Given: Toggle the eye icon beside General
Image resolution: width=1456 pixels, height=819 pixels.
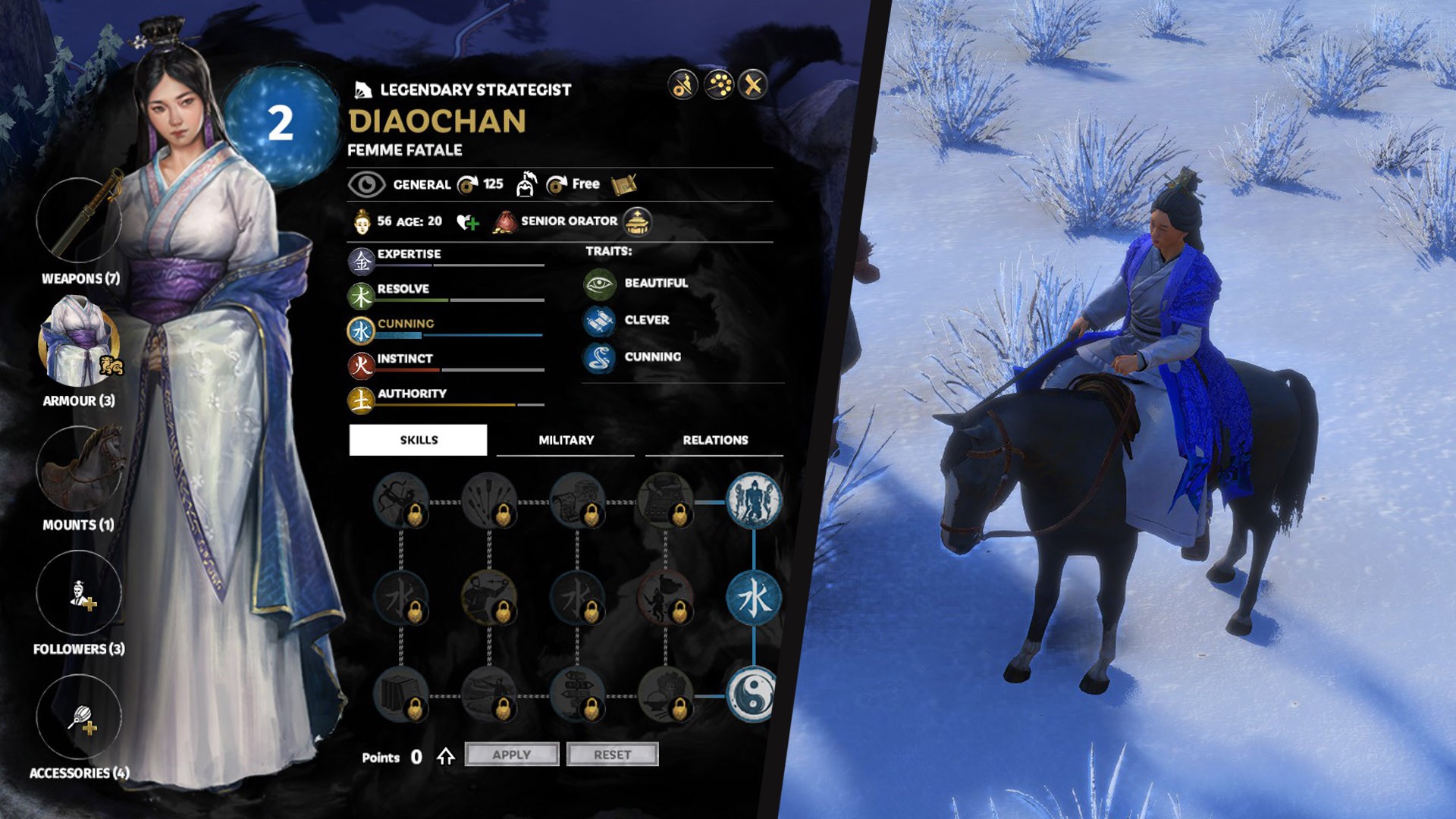Looking at the screenshot, I should pos(366,184).
